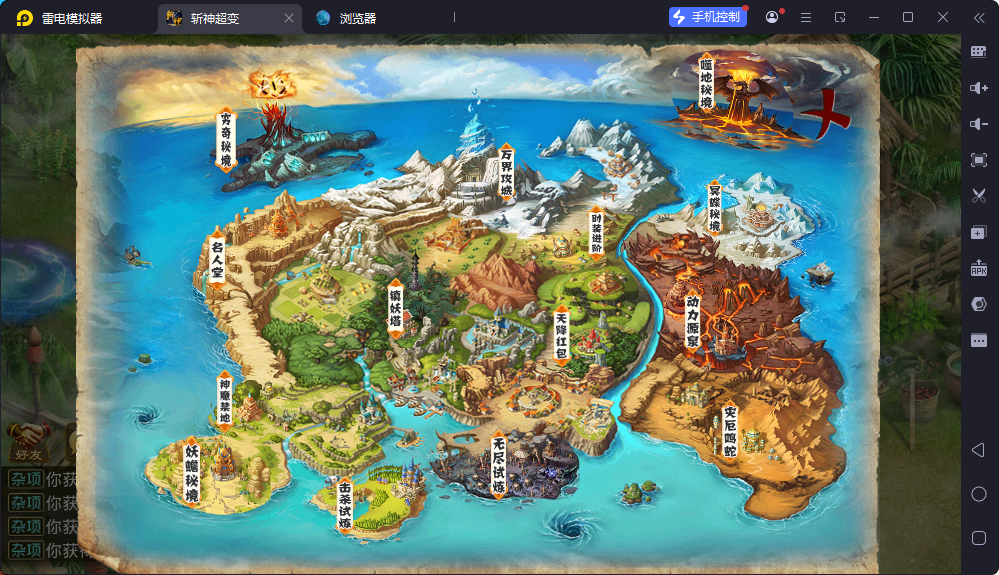
Task: Travel to 神雕禁地
Action: tap(224, 398)
